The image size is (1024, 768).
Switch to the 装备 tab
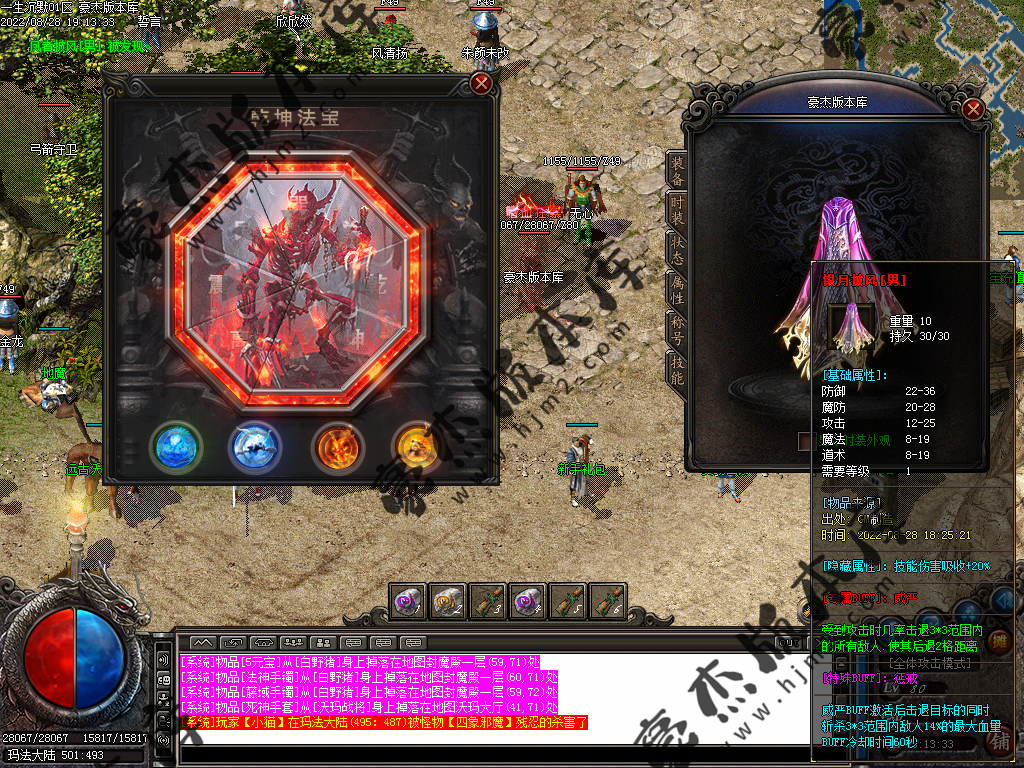pos(677,171)
